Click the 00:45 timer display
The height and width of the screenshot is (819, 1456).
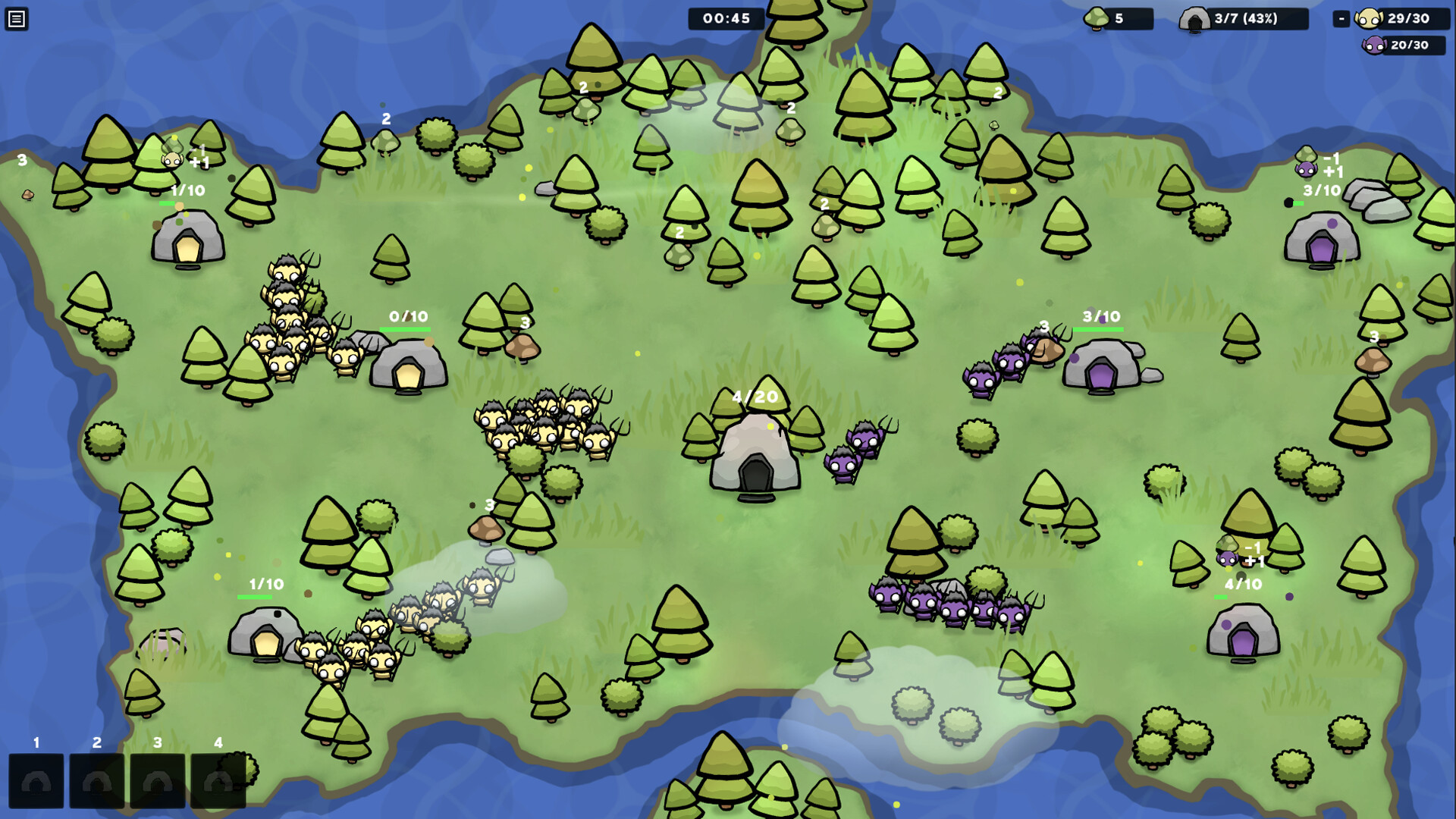pos(726,18)
